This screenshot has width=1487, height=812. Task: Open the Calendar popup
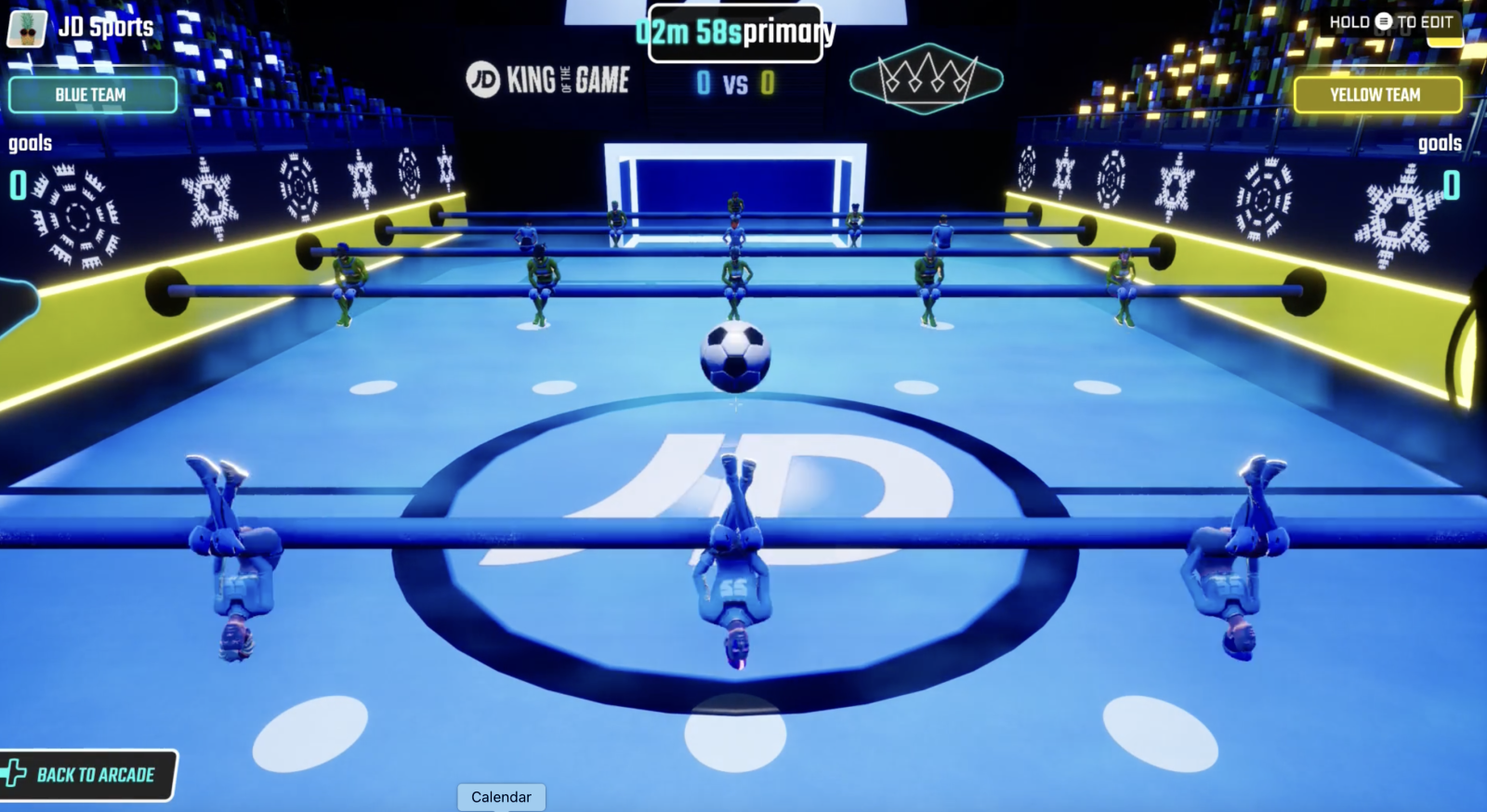click(x=501, y=796)
